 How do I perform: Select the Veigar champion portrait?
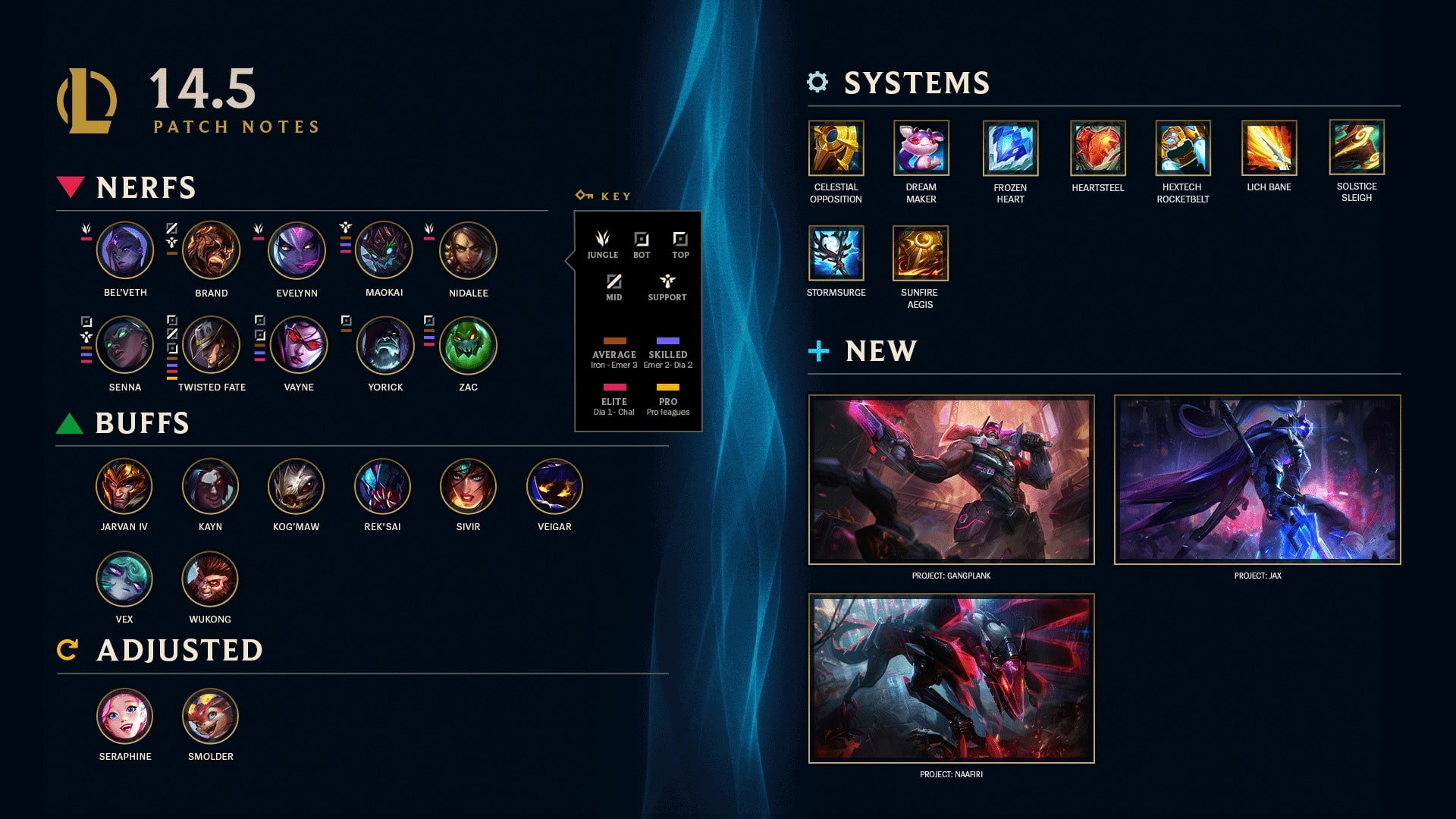point(554,486)
